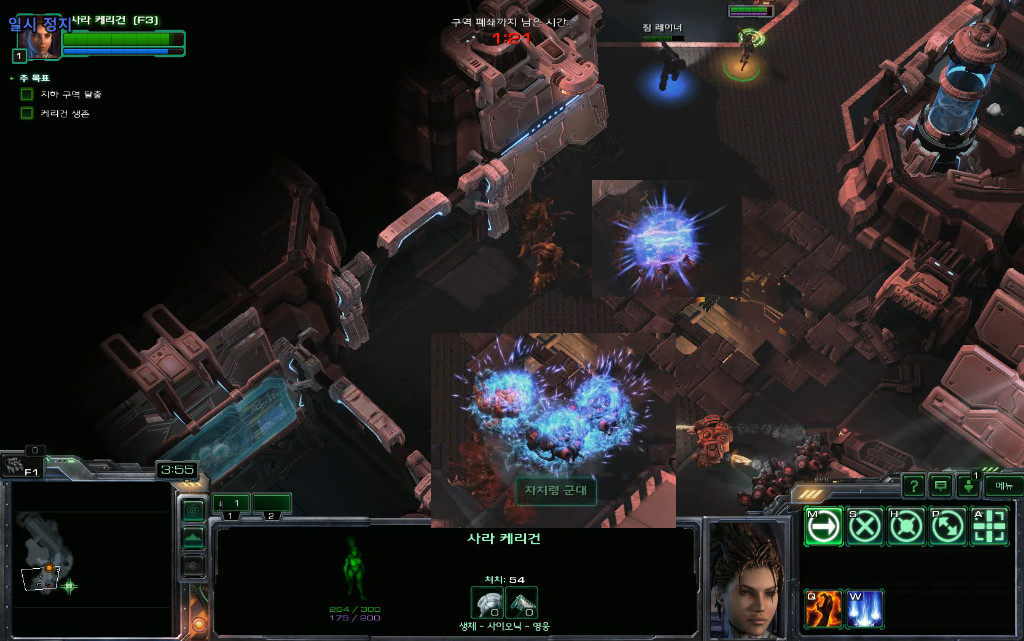This screenshot has height=641, width=1024.
Task: Open the help question mark panel
Action: coord(913,486)
